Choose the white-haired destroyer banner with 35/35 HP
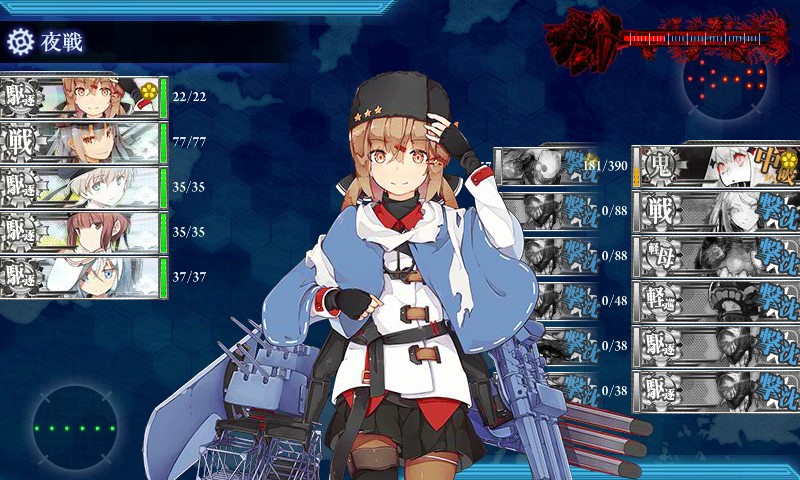 tap(80, 187)
